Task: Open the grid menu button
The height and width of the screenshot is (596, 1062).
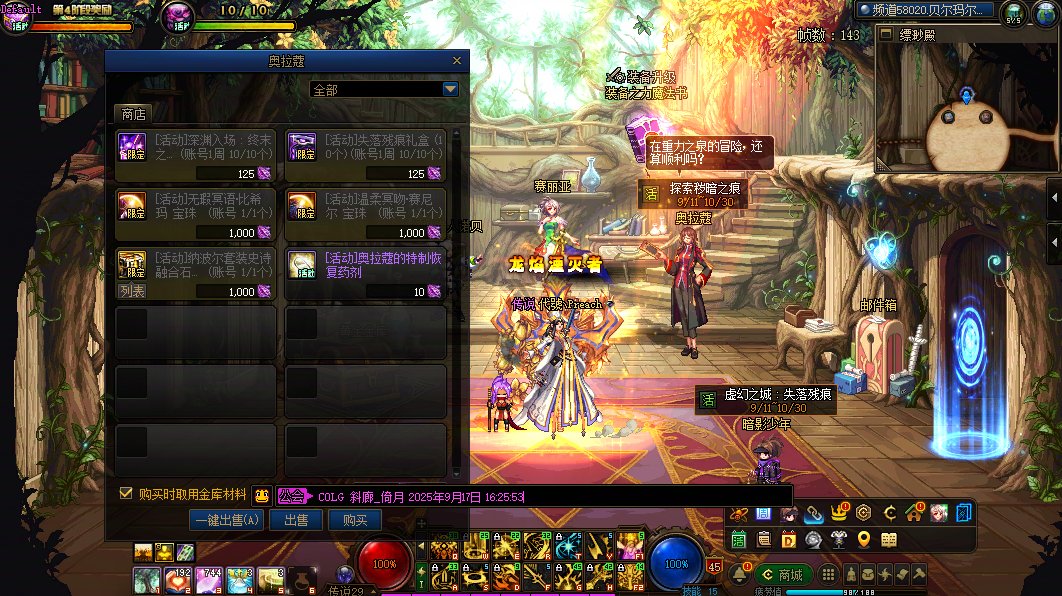Action: coord(827,575)
